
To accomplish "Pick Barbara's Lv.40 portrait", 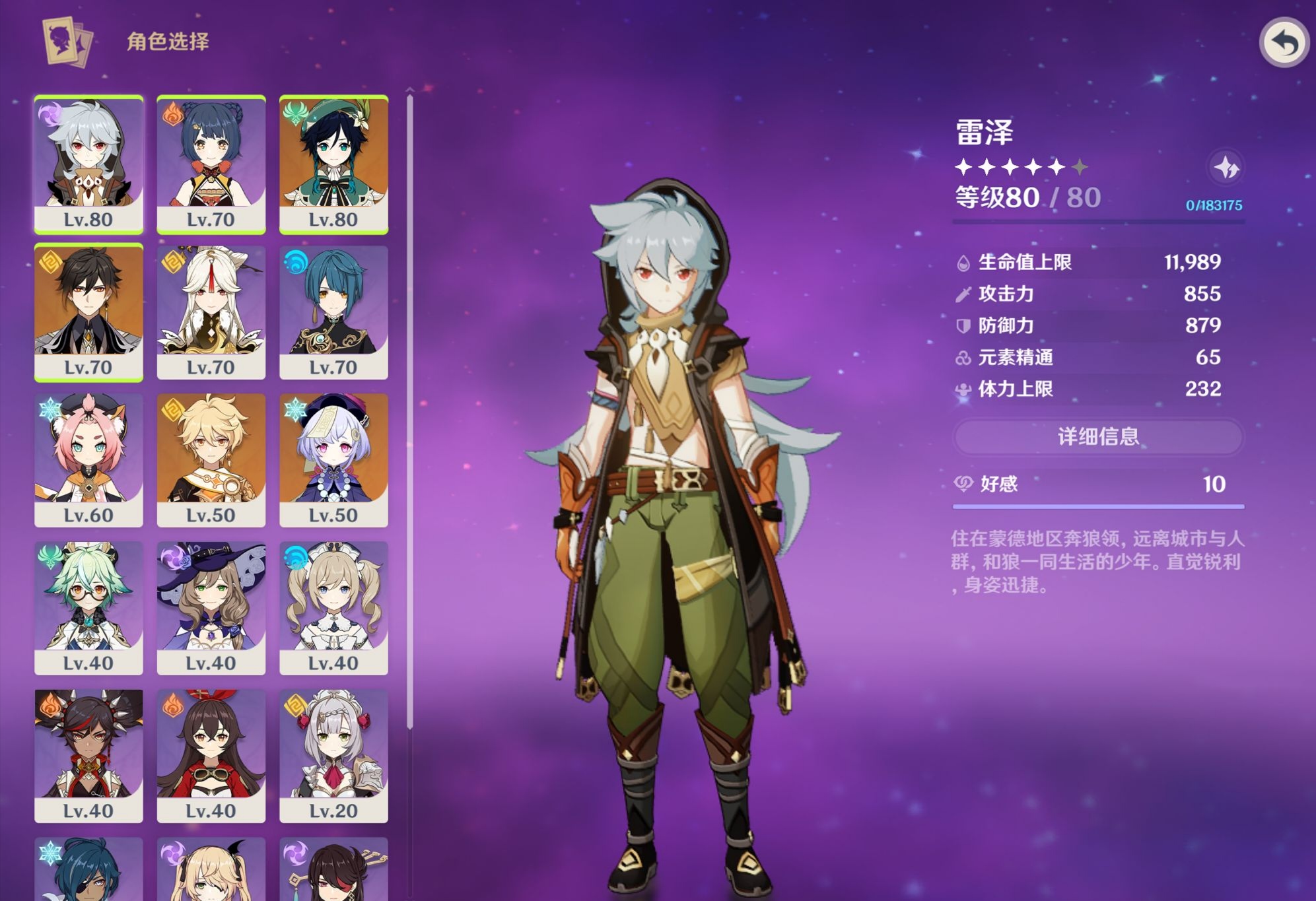I will click(x=333, y=607).
